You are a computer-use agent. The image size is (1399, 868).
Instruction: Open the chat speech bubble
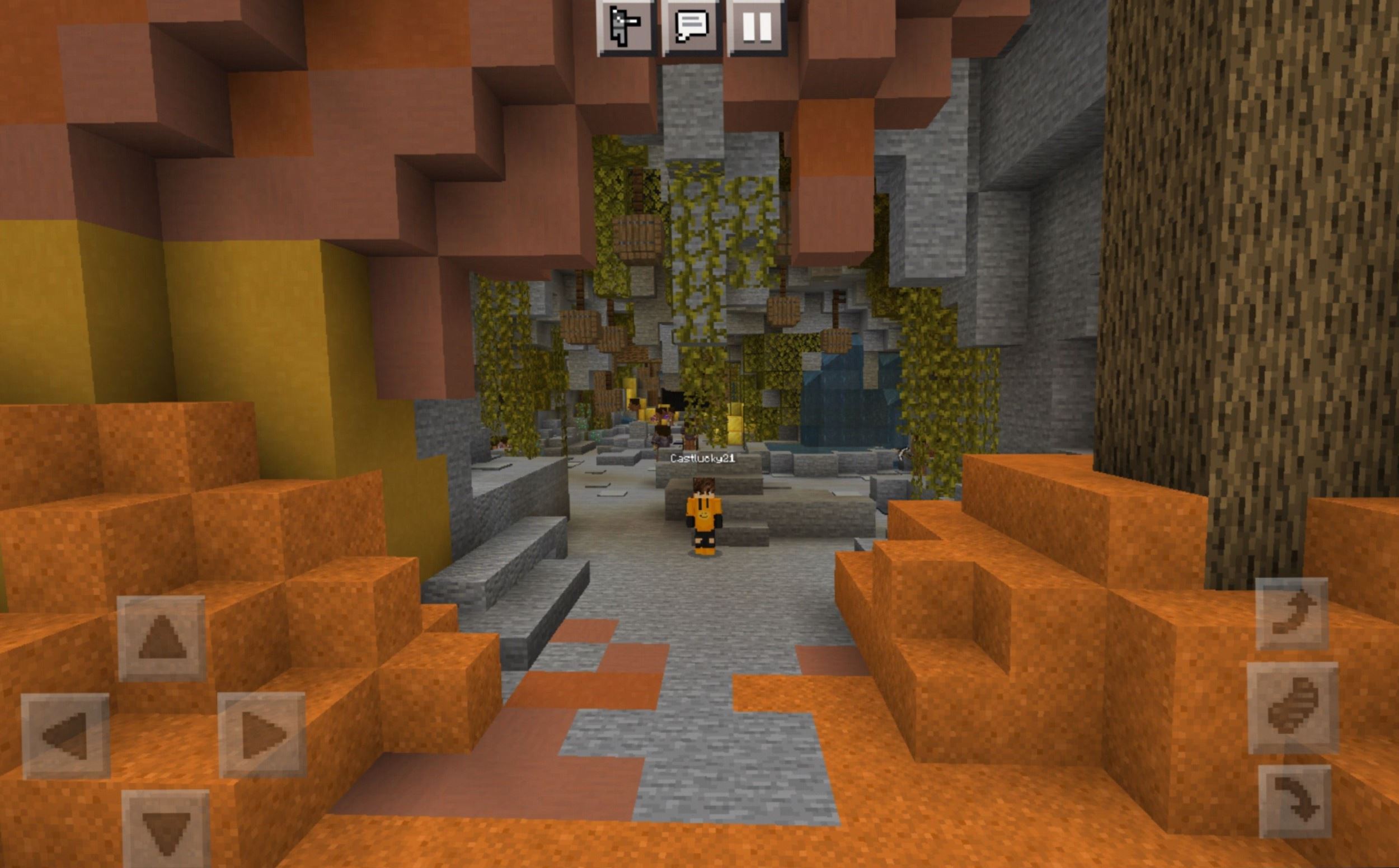click(692, 27)
